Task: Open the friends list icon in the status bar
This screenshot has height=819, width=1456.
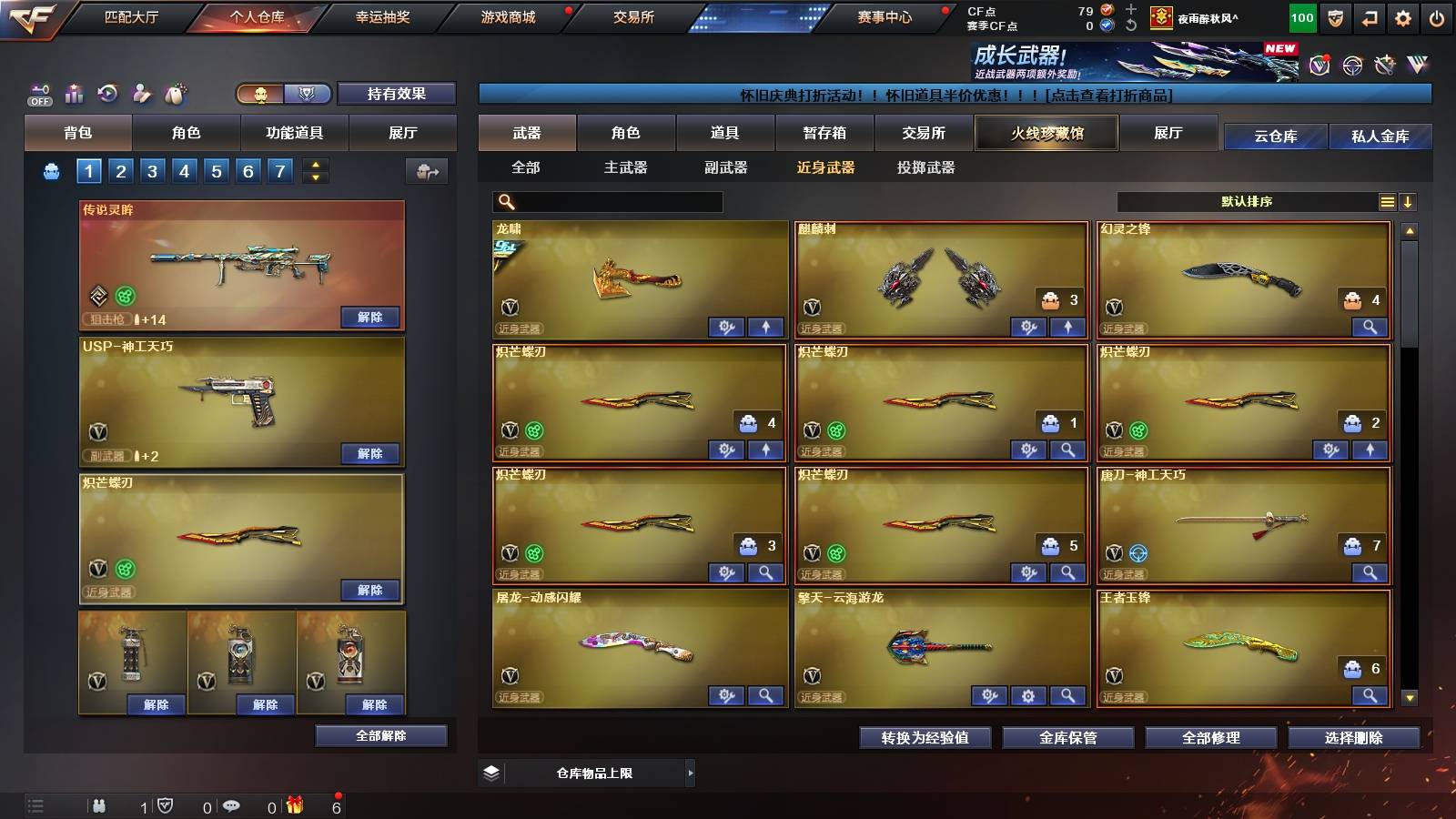Action: [98, 806]
